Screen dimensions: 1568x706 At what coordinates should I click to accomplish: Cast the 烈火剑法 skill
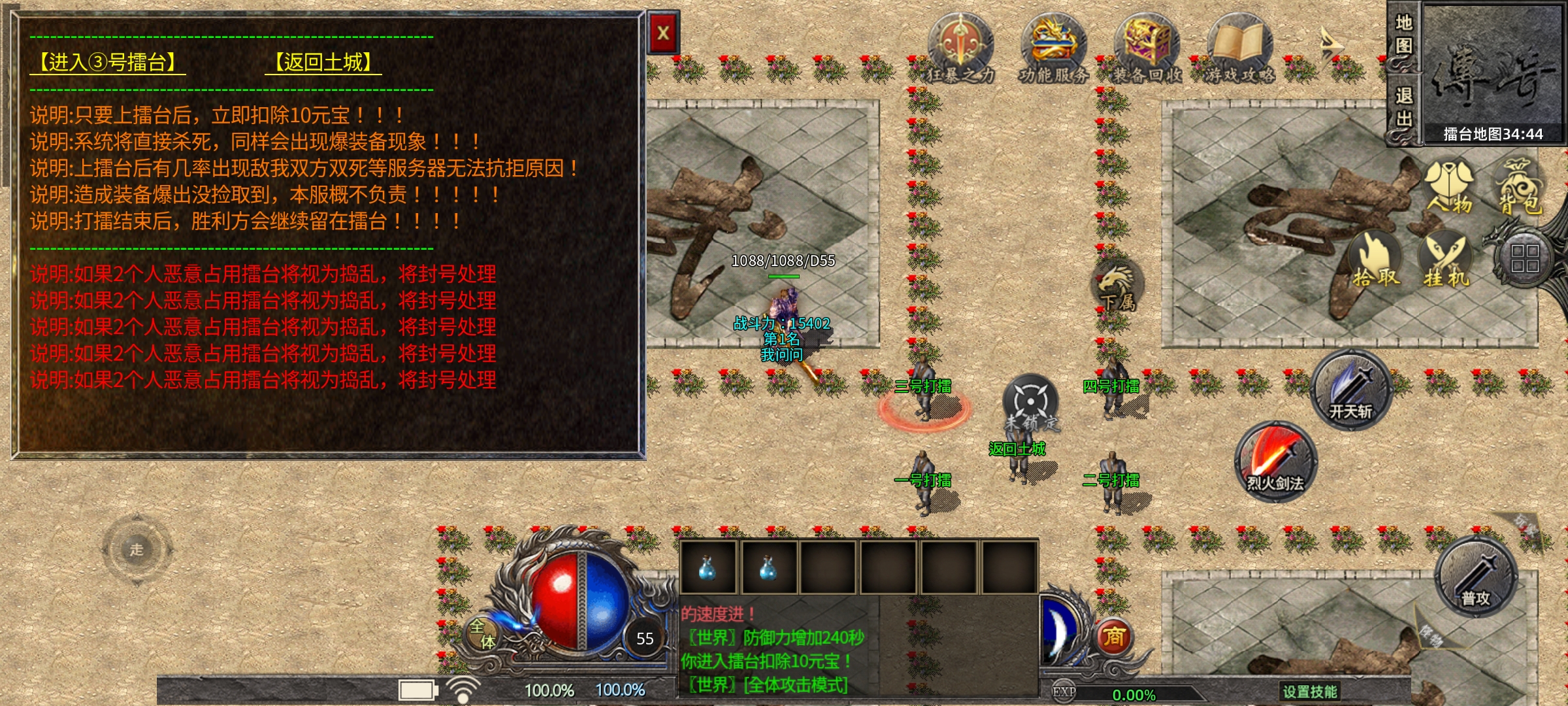[1275, 462]
